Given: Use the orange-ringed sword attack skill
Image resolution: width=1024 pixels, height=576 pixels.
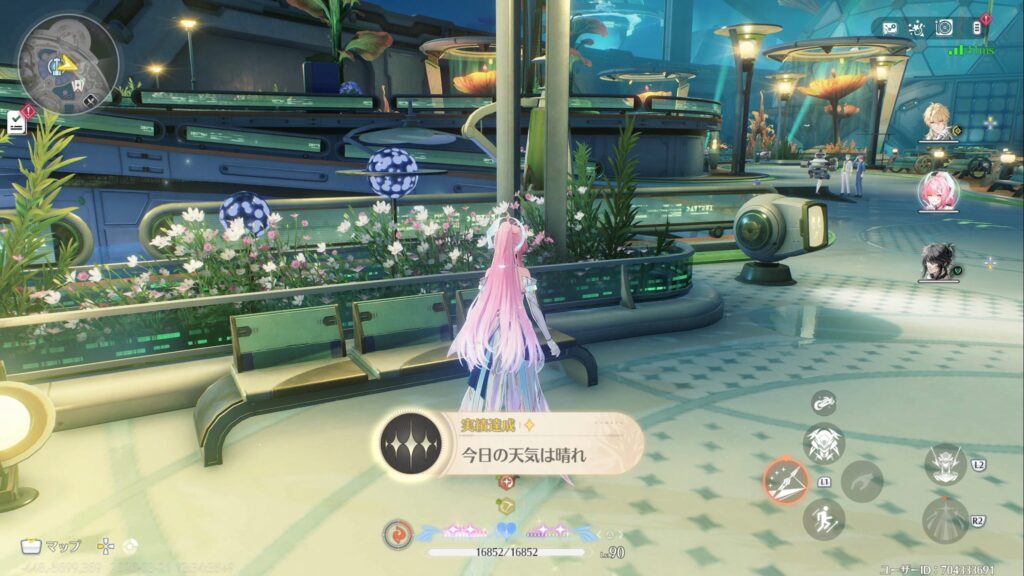Looking at the screenshot, I should pos(786,480).
